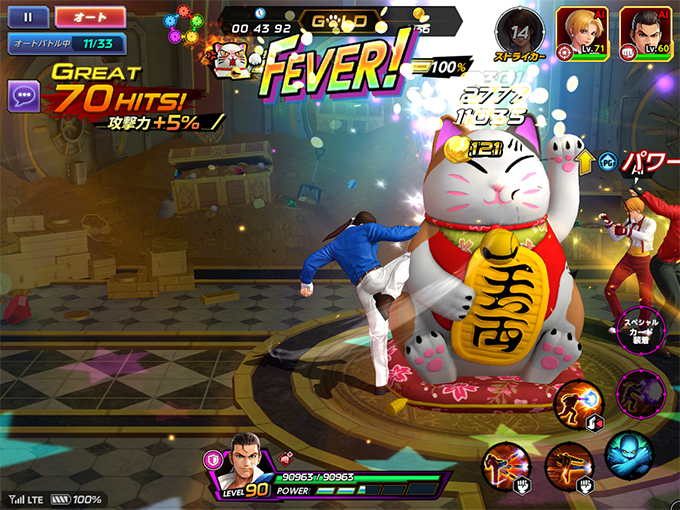Toggle the オート auto-battle button

tap(90, 17)
